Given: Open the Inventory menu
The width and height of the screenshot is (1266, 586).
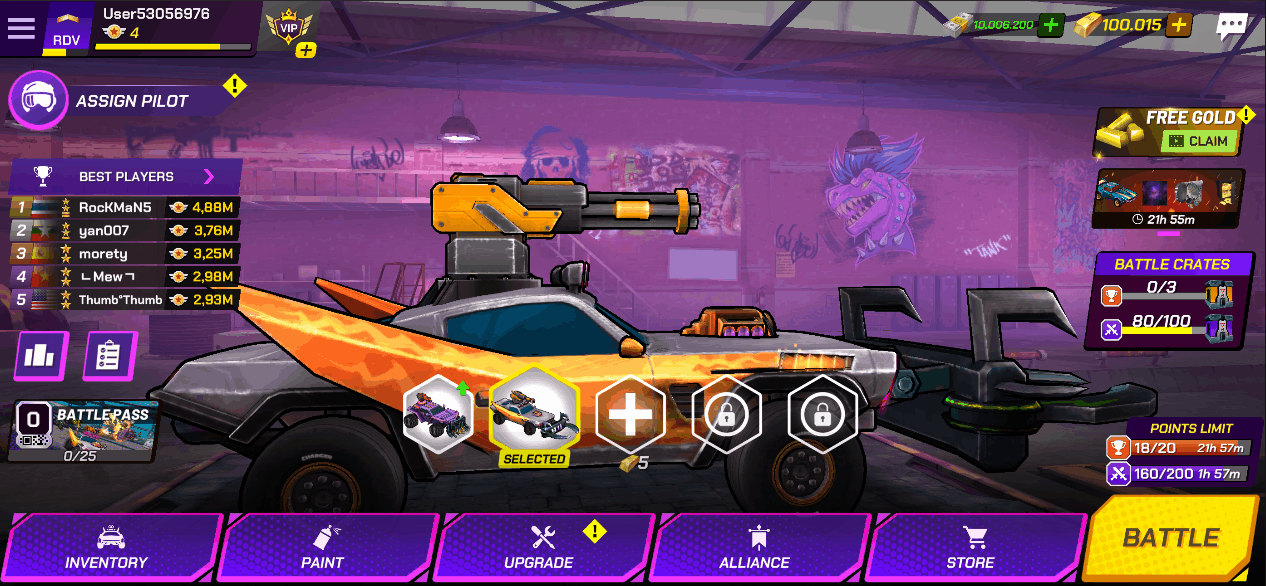Looking at the screenshot, I should (108, 548).
